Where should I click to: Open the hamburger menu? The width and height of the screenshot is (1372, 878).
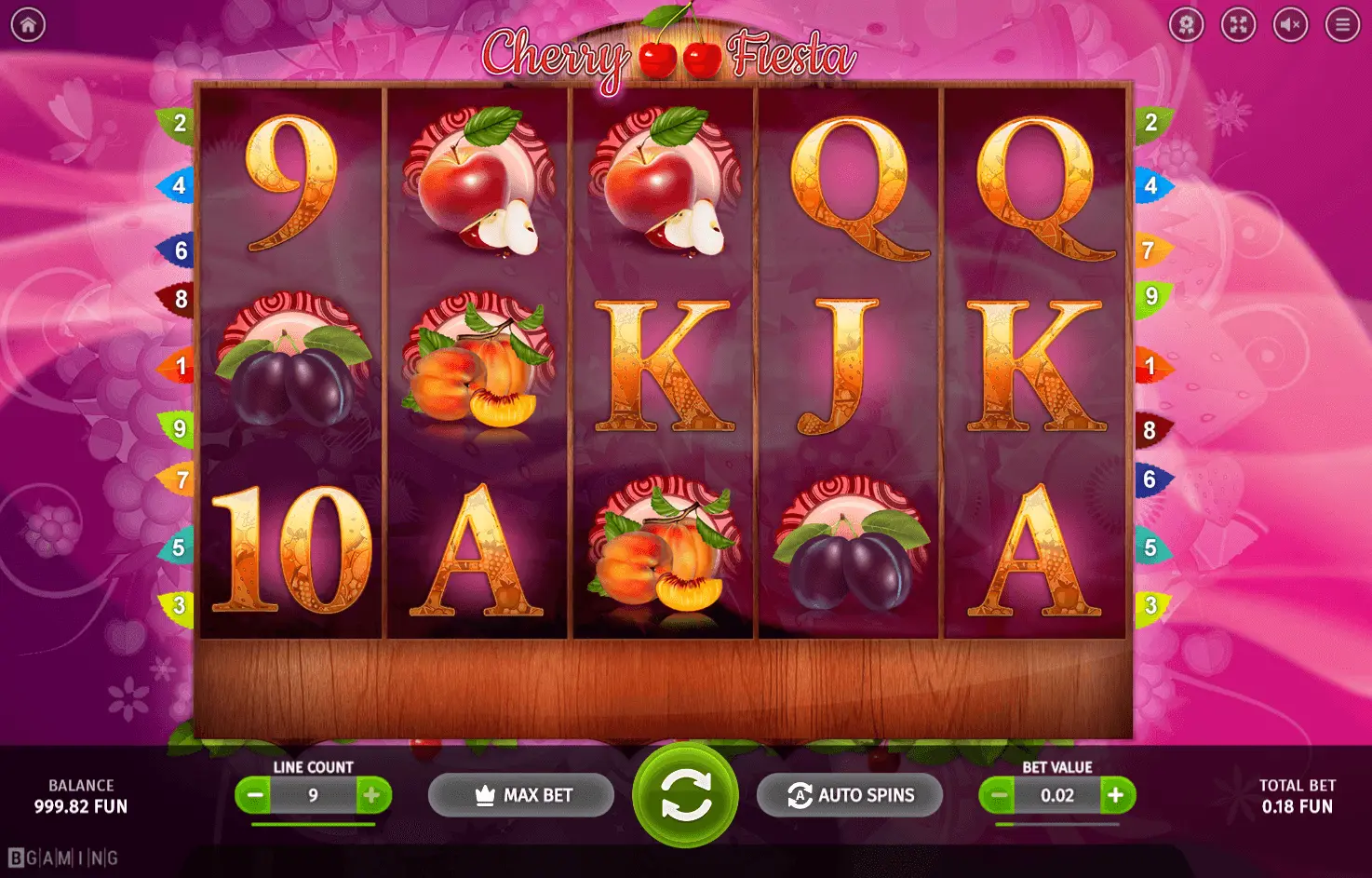[x=1342, y=25]
